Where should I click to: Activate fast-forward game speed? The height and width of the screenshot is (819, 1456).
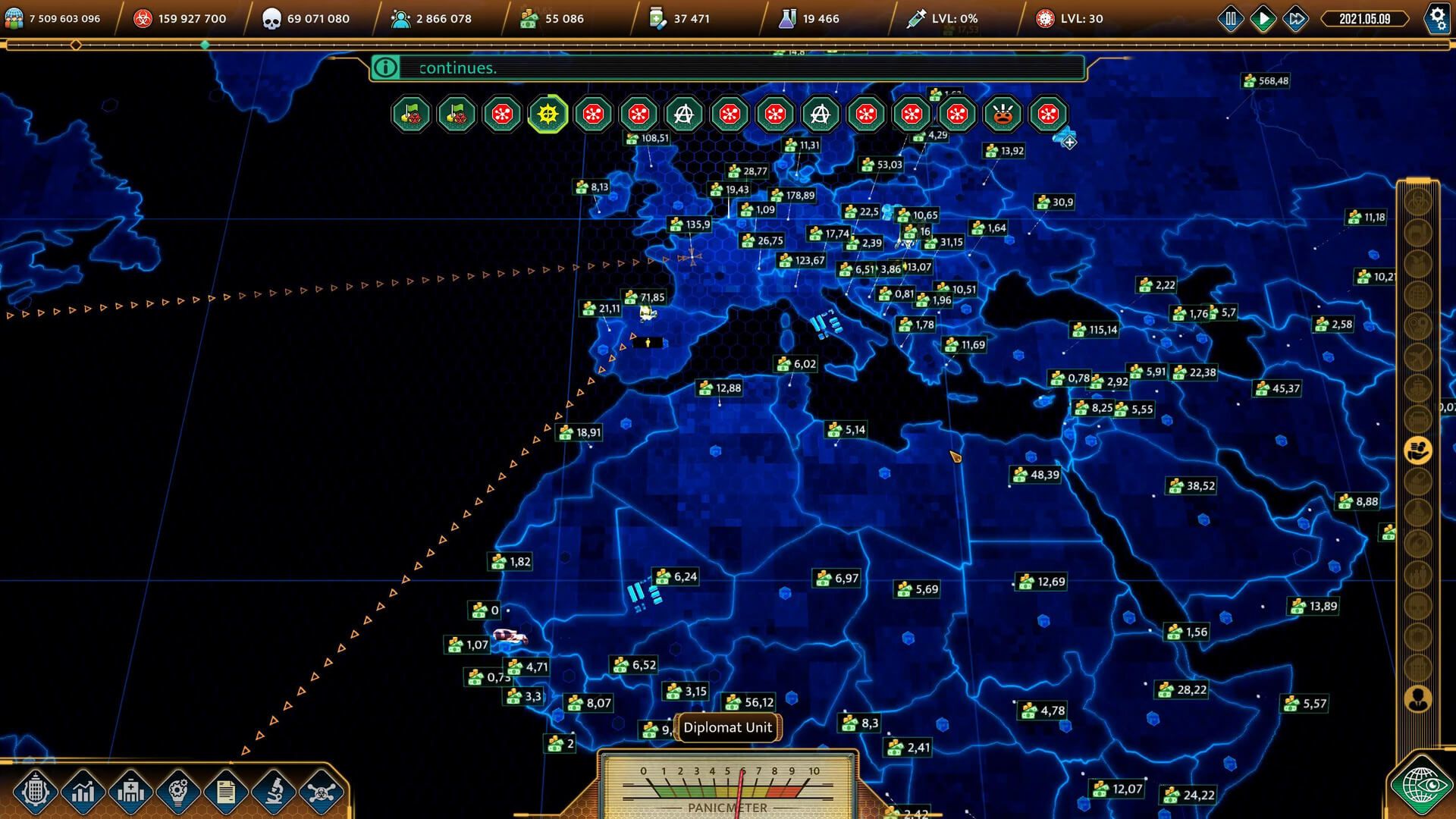pos(1294,18)
